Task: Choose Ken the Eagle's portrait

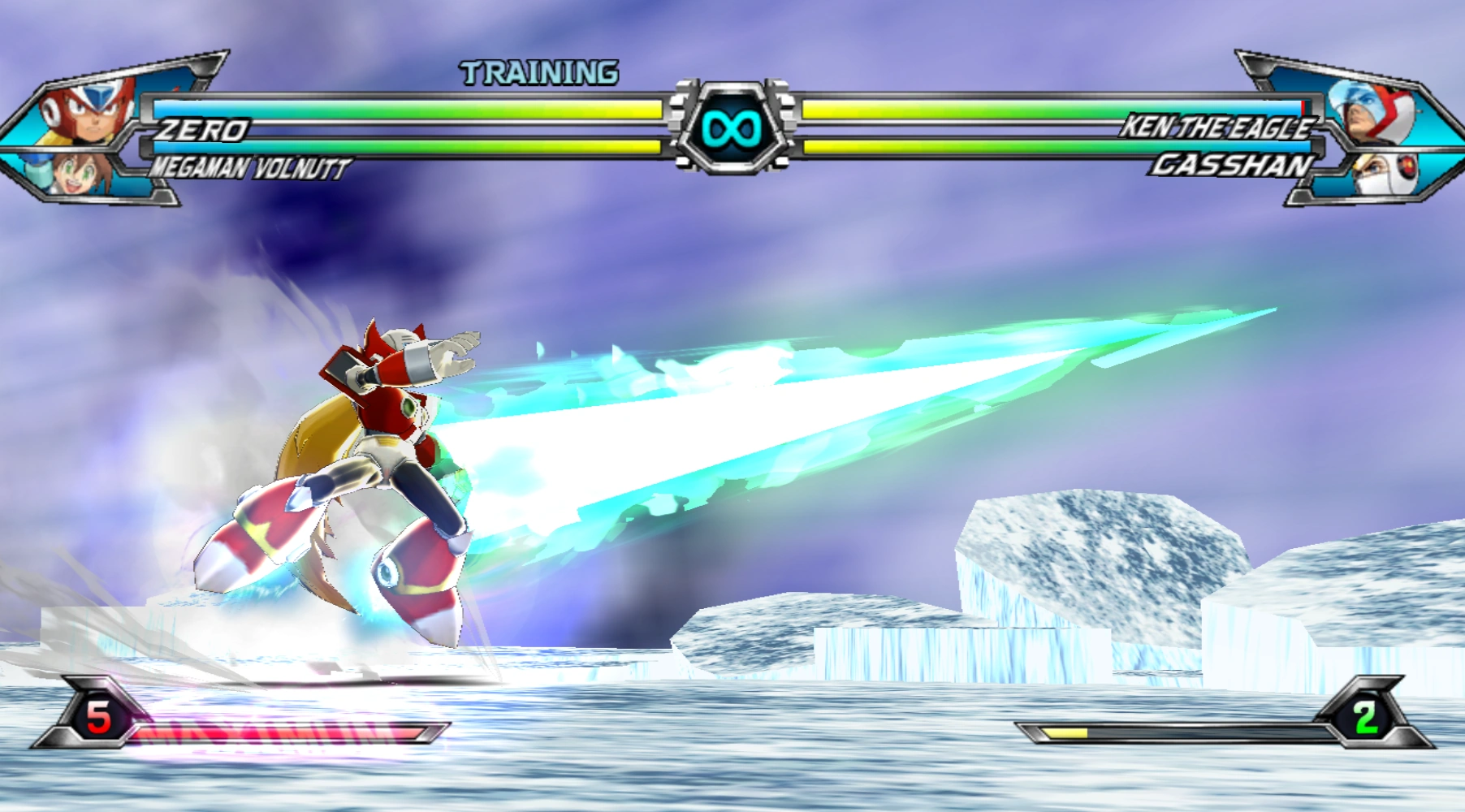Action: pos(1374,112)
